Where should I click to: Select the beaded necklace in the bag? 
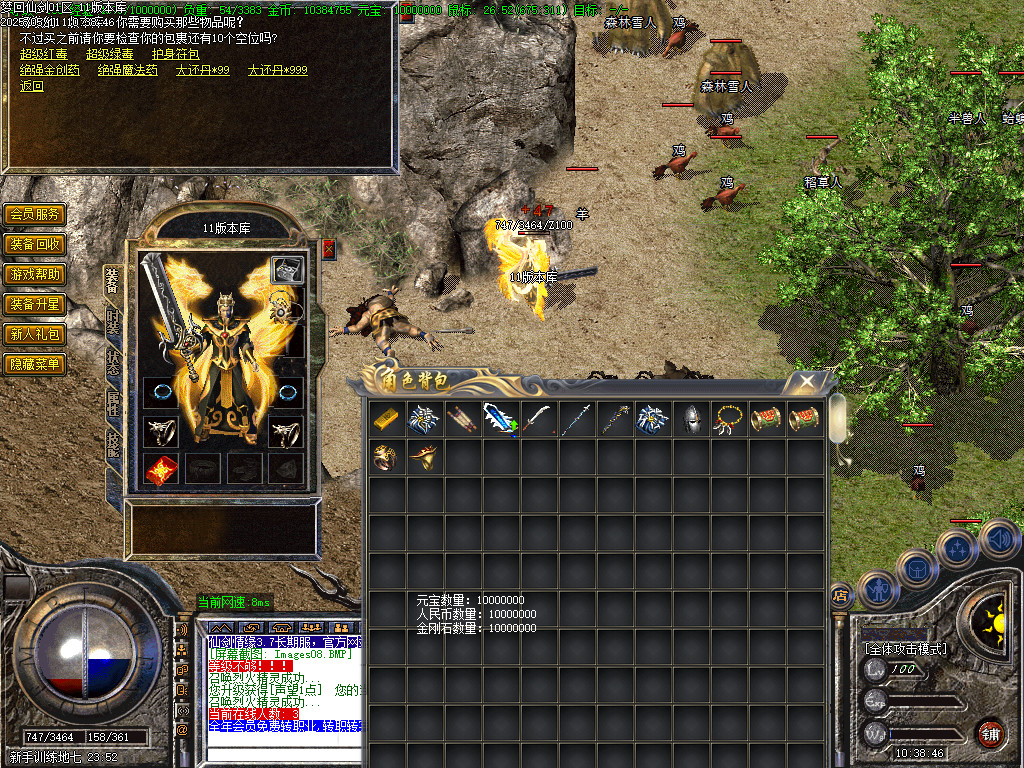tap(728, 419)
